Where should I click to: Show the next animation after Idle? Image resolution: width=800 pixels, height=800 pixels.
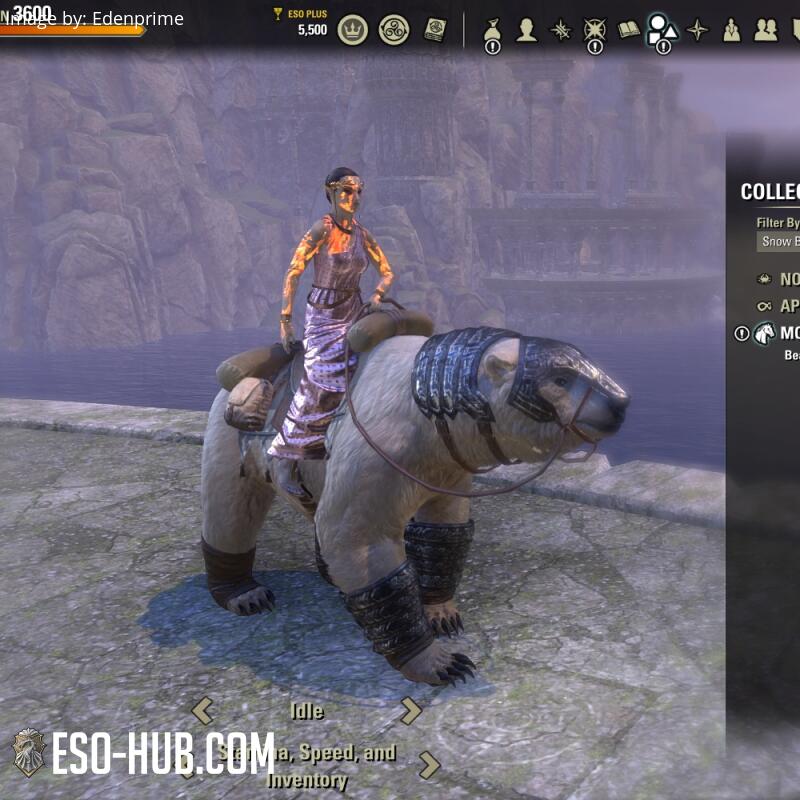[410, 711]
